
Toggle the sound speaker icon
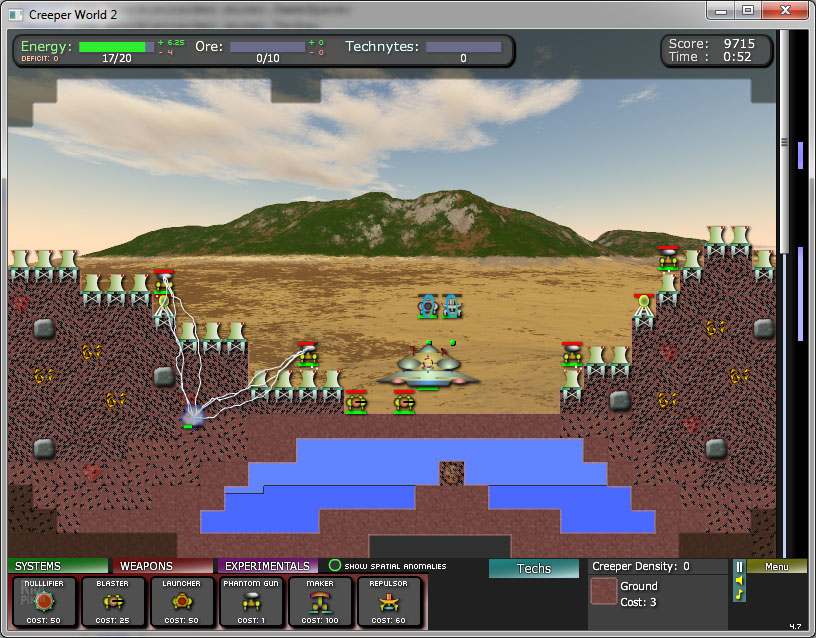(739, 580)
